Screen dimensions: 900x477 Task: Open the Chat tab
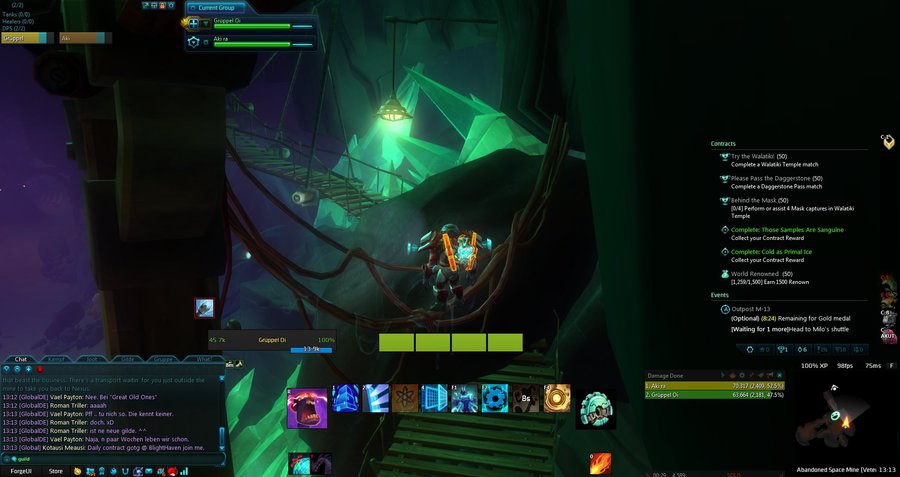point(21,358)
